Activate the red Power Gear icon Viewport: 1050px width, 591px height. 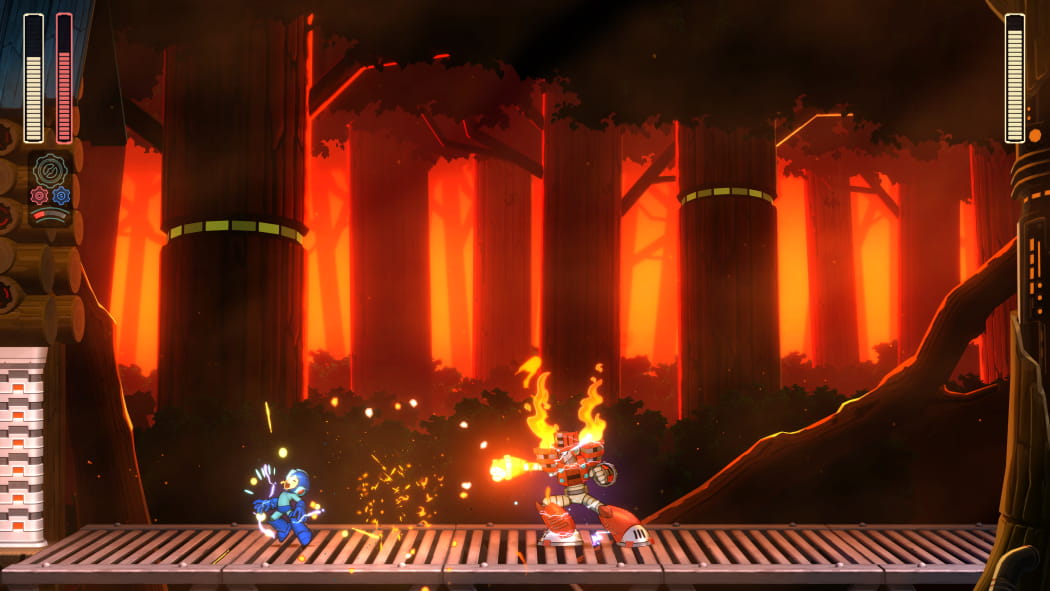[x=40, y=195]
